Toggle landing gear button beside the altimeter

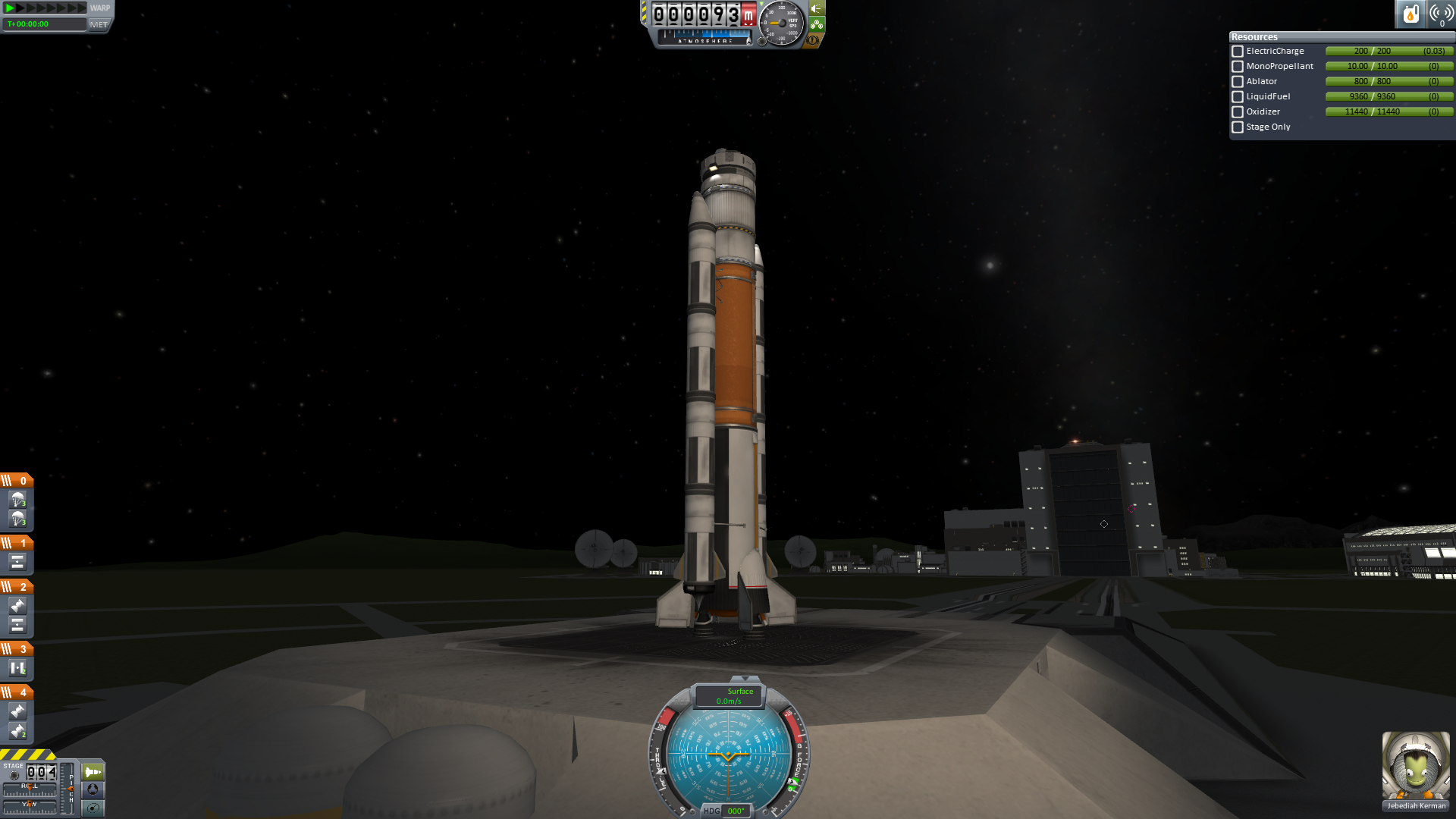816,24
